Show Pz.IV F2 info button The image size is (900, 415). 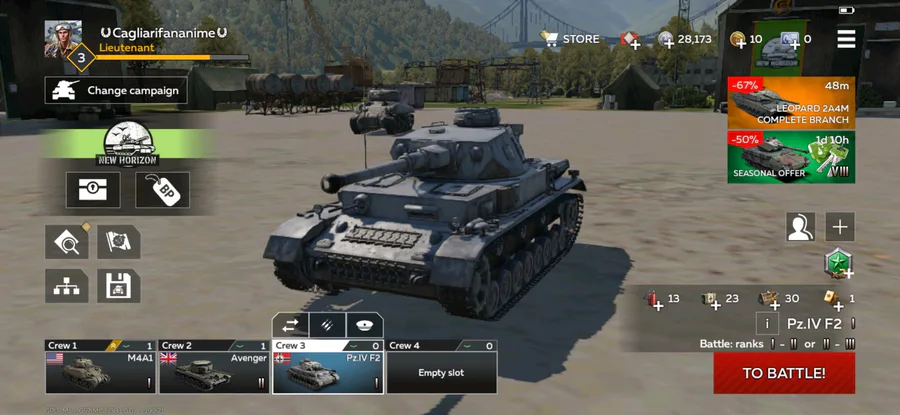(x=767, y=323)
